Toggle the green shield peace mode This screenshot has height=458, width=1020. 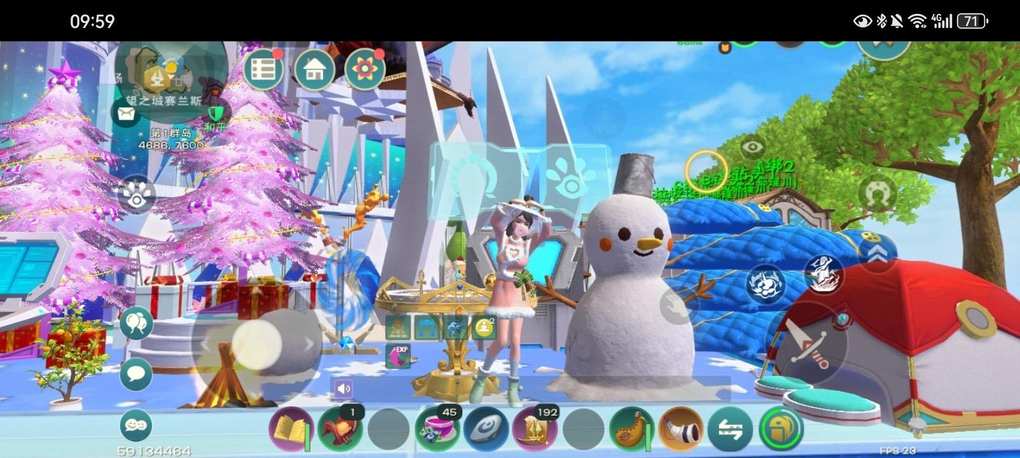coord(215,115)
